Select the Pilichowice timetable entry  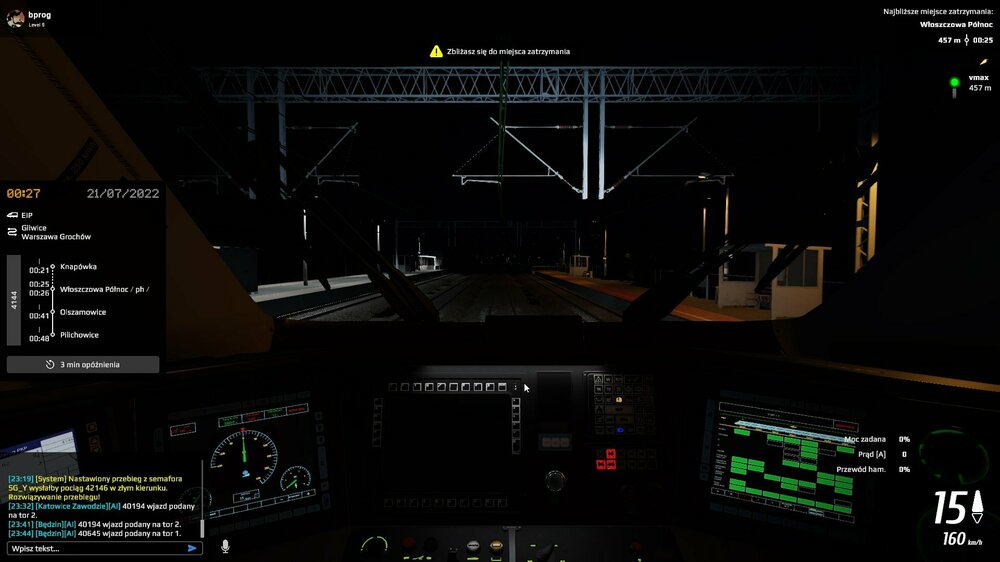point(79,335)
